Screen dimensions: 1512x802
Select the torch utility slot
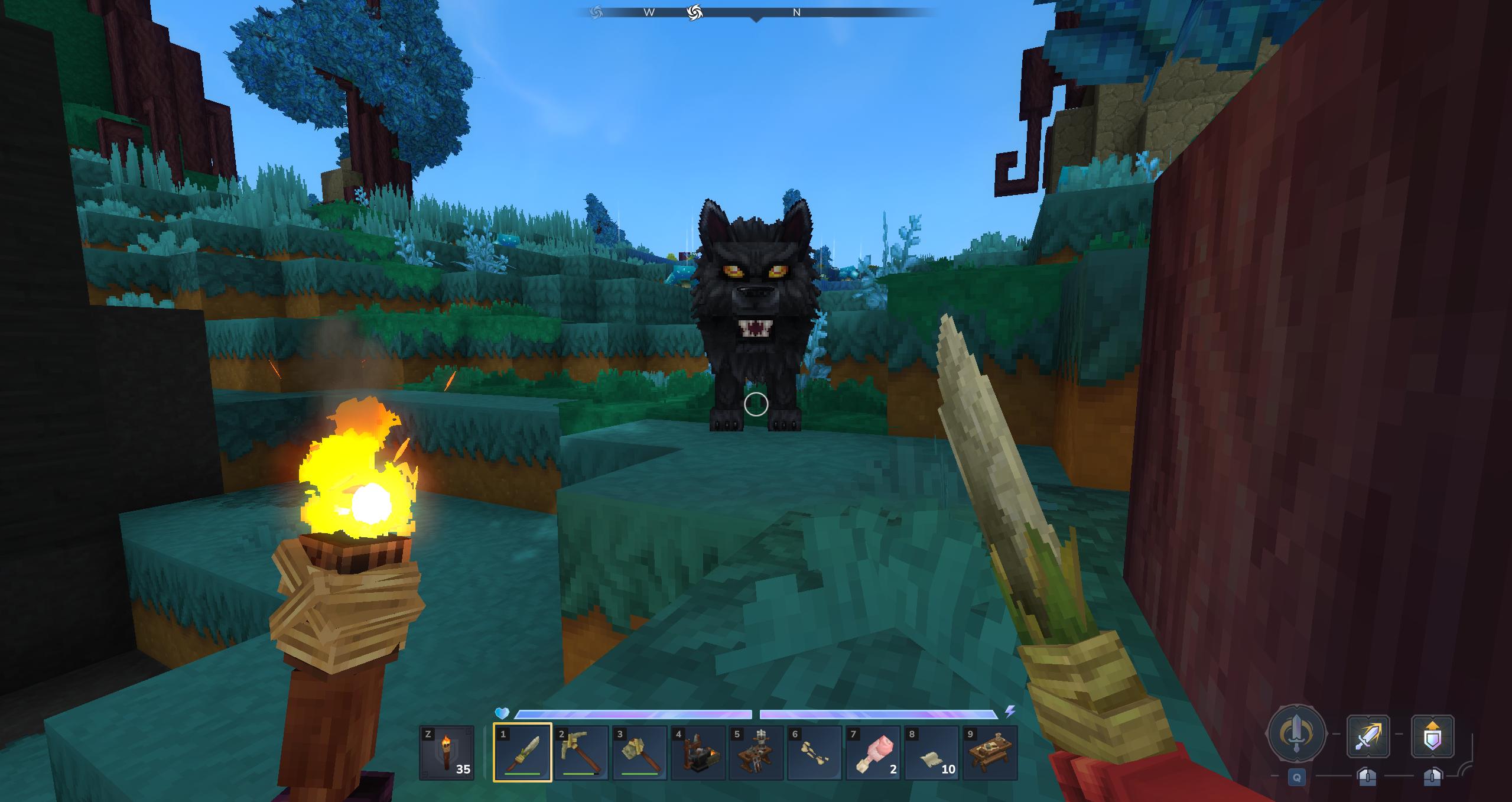click(x=447, y=752)
